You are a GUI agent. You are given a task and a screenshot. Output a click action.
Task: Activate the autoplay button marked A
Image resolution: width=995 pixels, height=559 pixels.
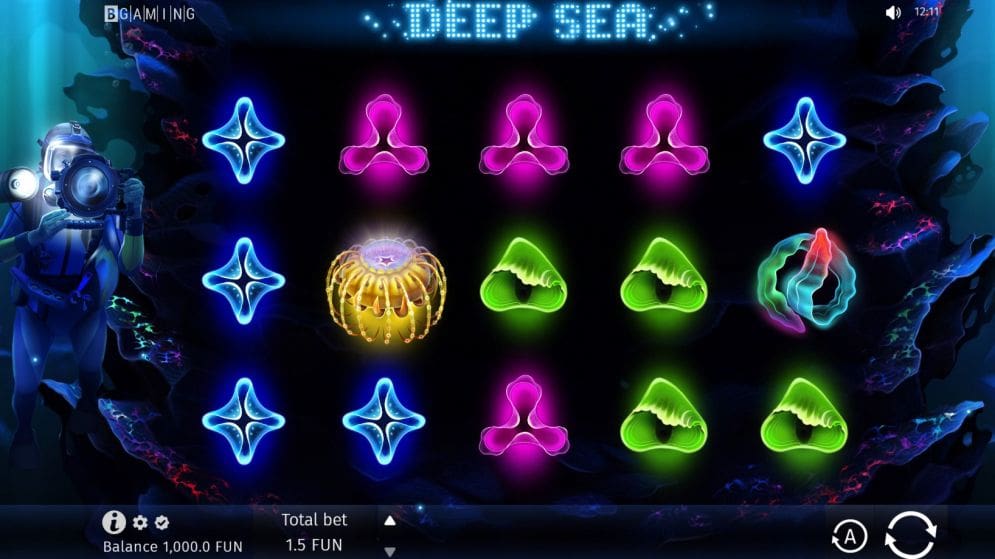(847, 535)
